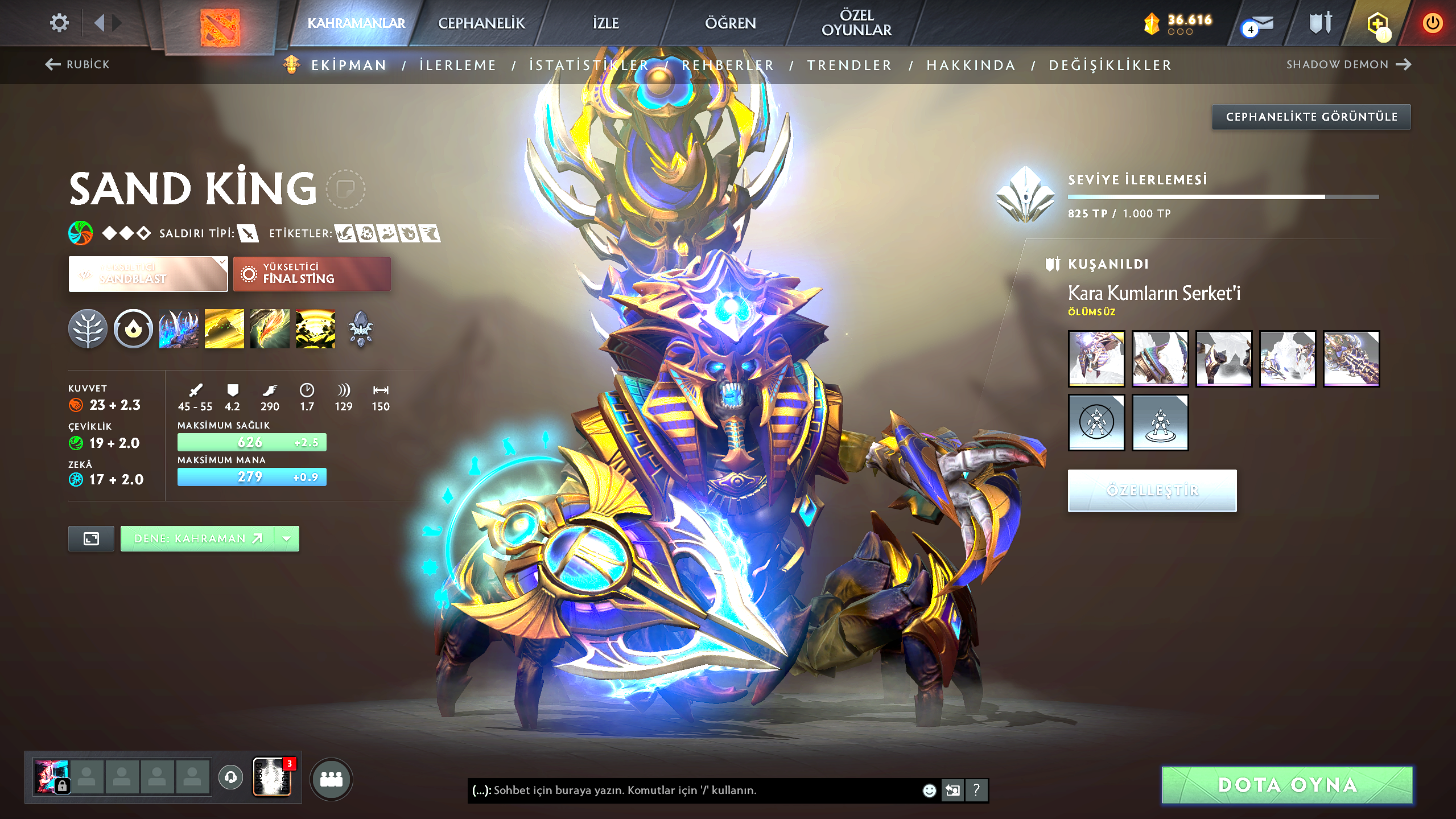Go to the ÖĞREN tab
This screenshot has width=1456, height=819.
pyautogui.click(x=731, y=23)
